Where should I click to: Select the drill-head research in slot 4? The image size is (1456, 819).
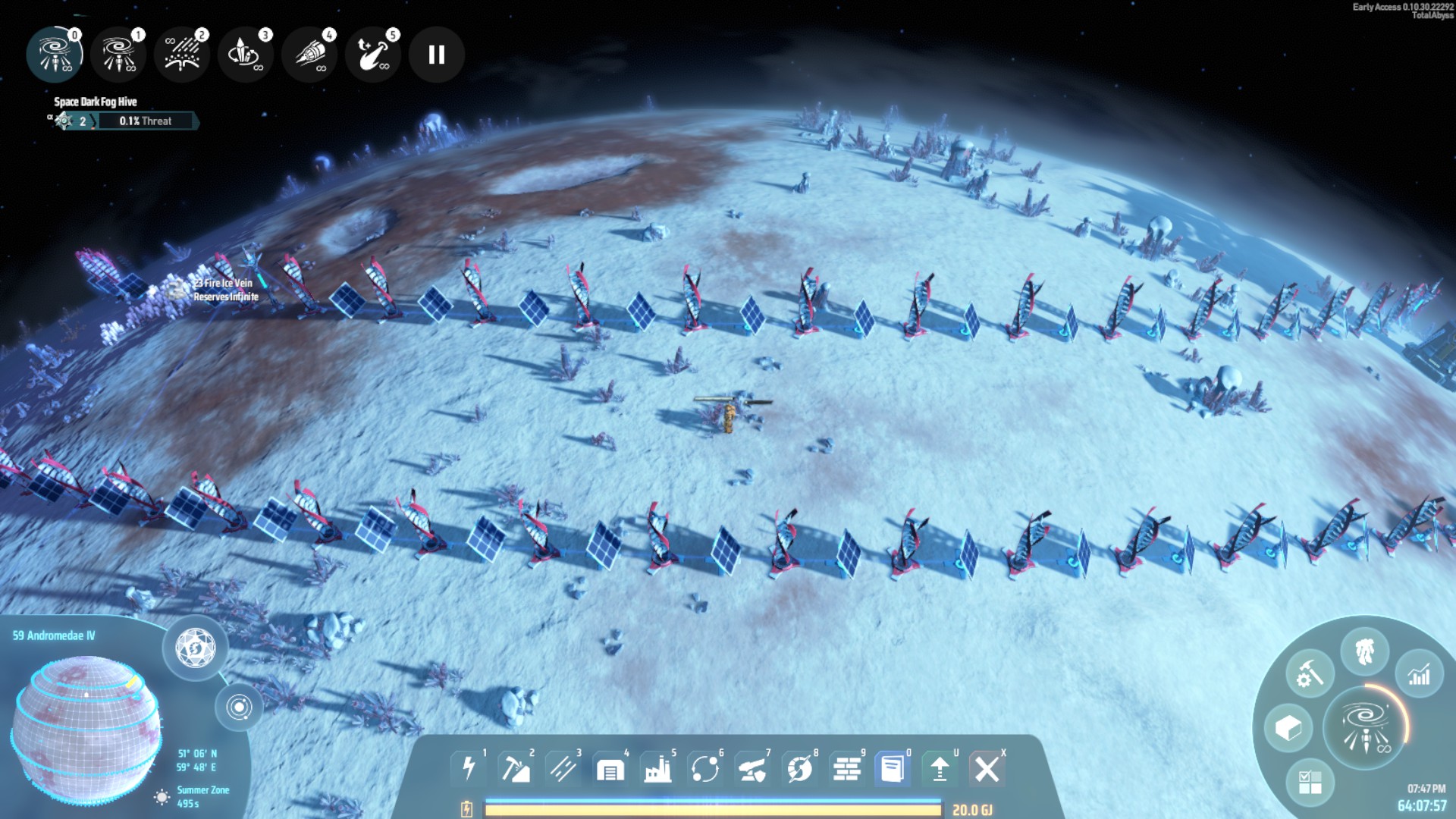pyautogui.click(x=309, y=55)
